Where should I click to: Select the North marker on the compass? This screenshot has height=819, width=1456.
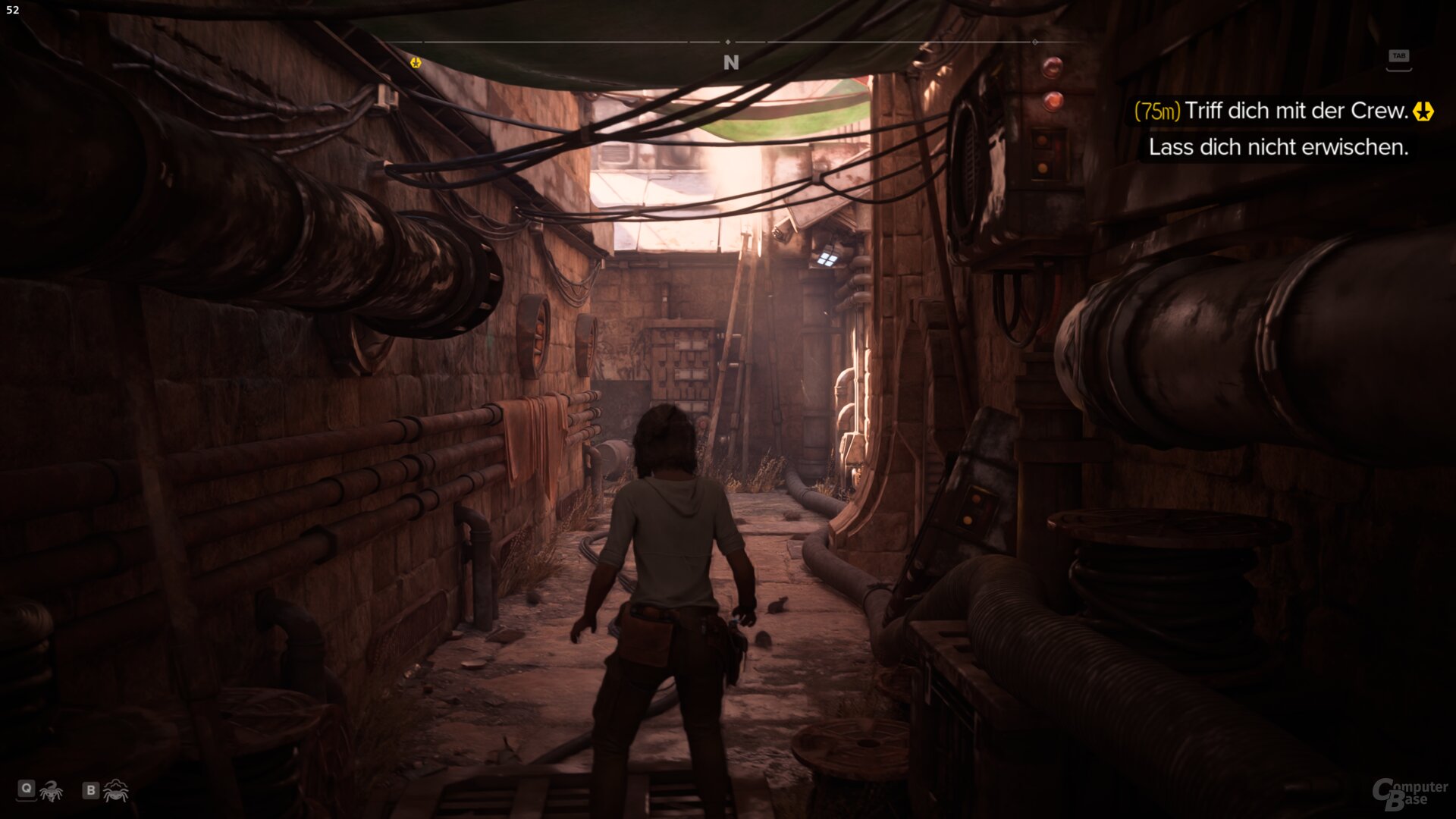coord(730,64)
